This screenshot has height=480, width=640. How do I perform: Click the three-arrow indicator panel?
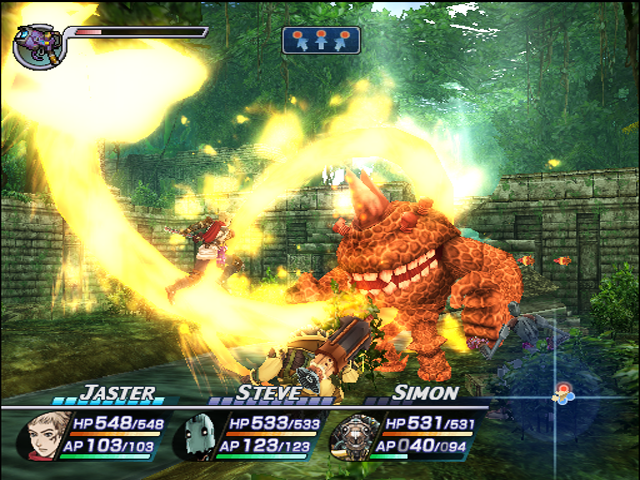coord(321,40)
